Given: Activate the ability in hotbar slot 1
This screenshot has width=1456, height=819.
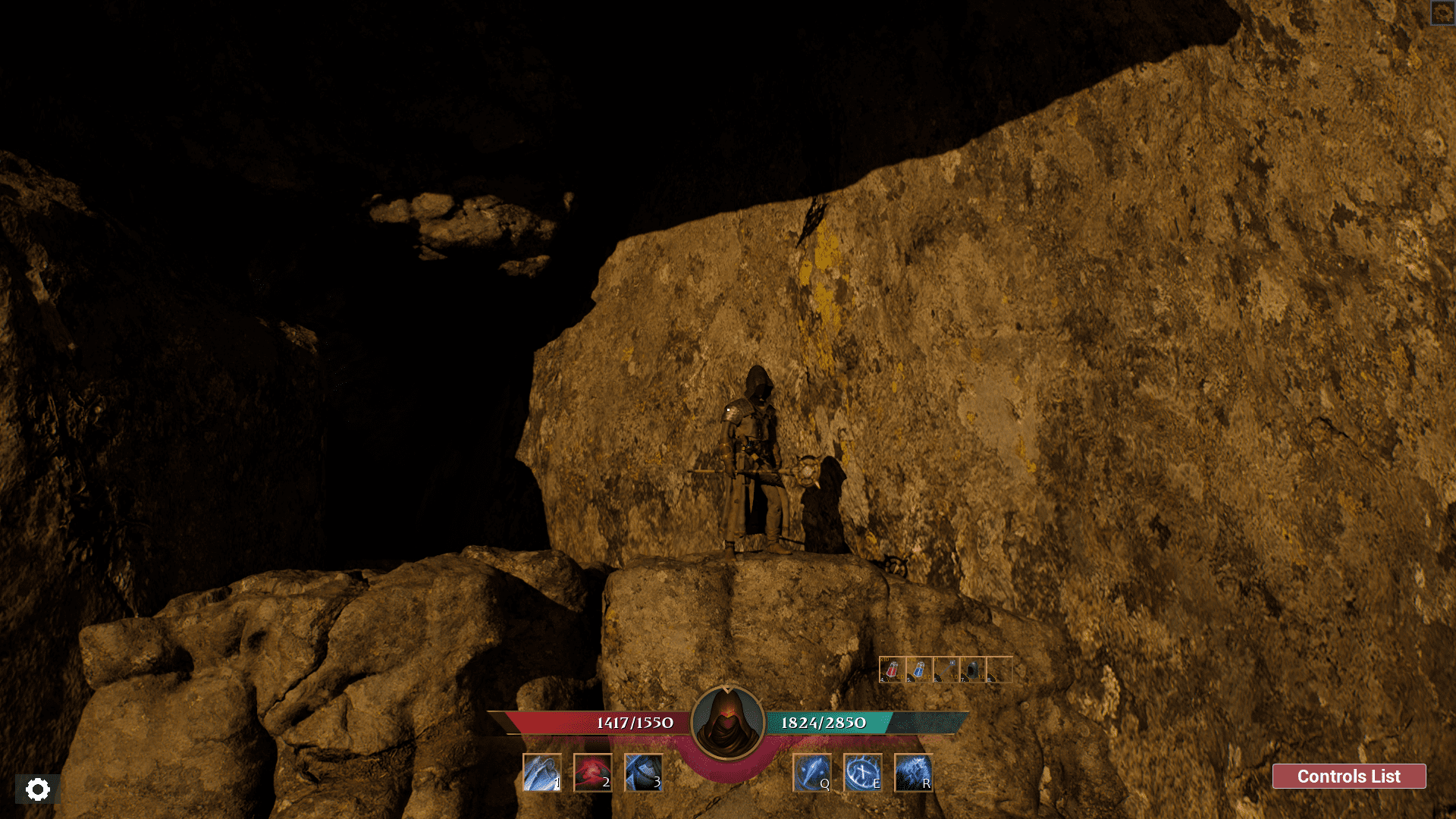Looking at the screenshot, I should (542, 772).
